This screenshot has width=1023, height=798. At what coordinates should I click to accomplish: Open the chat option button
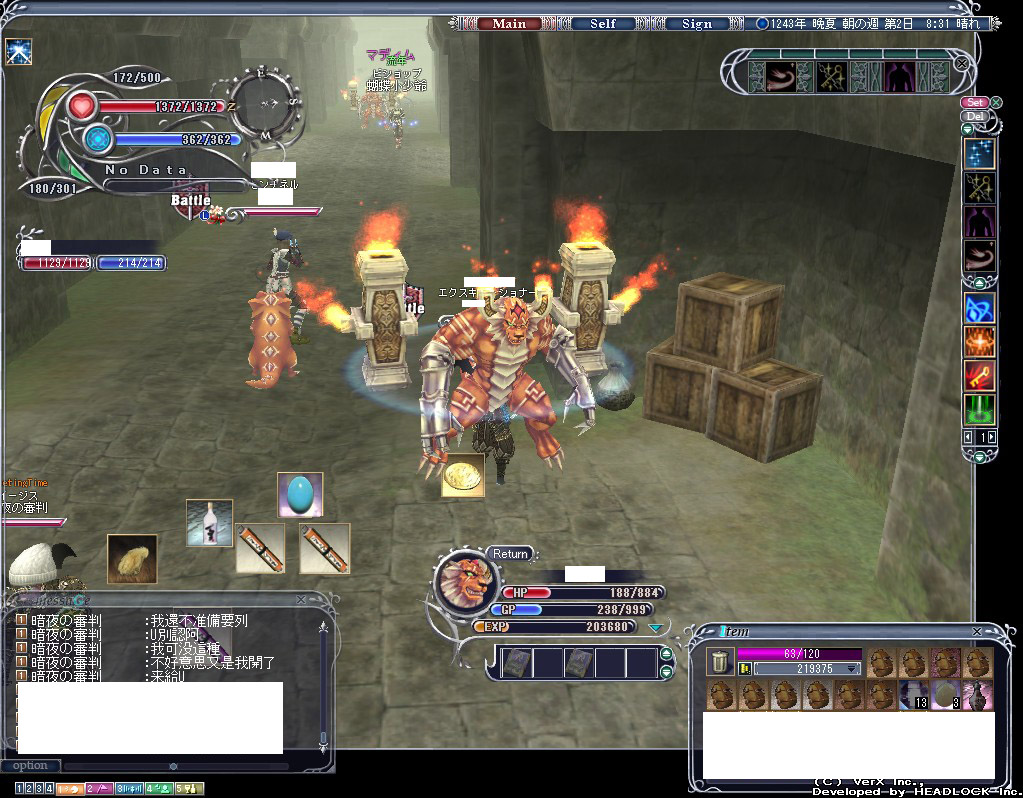point(30,766)
